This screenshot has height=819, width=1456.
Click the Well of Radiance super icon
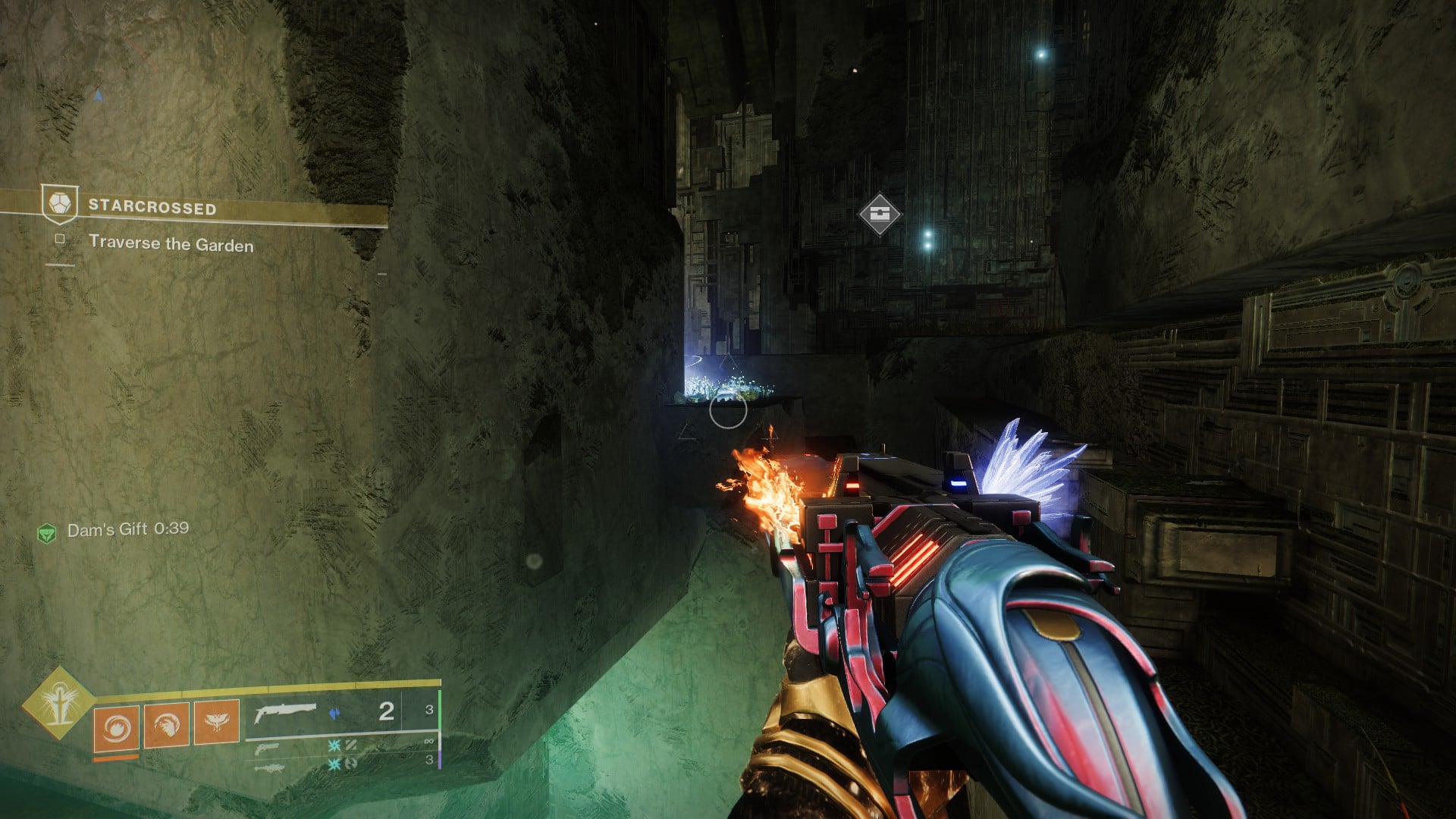[x=58, y=703]
